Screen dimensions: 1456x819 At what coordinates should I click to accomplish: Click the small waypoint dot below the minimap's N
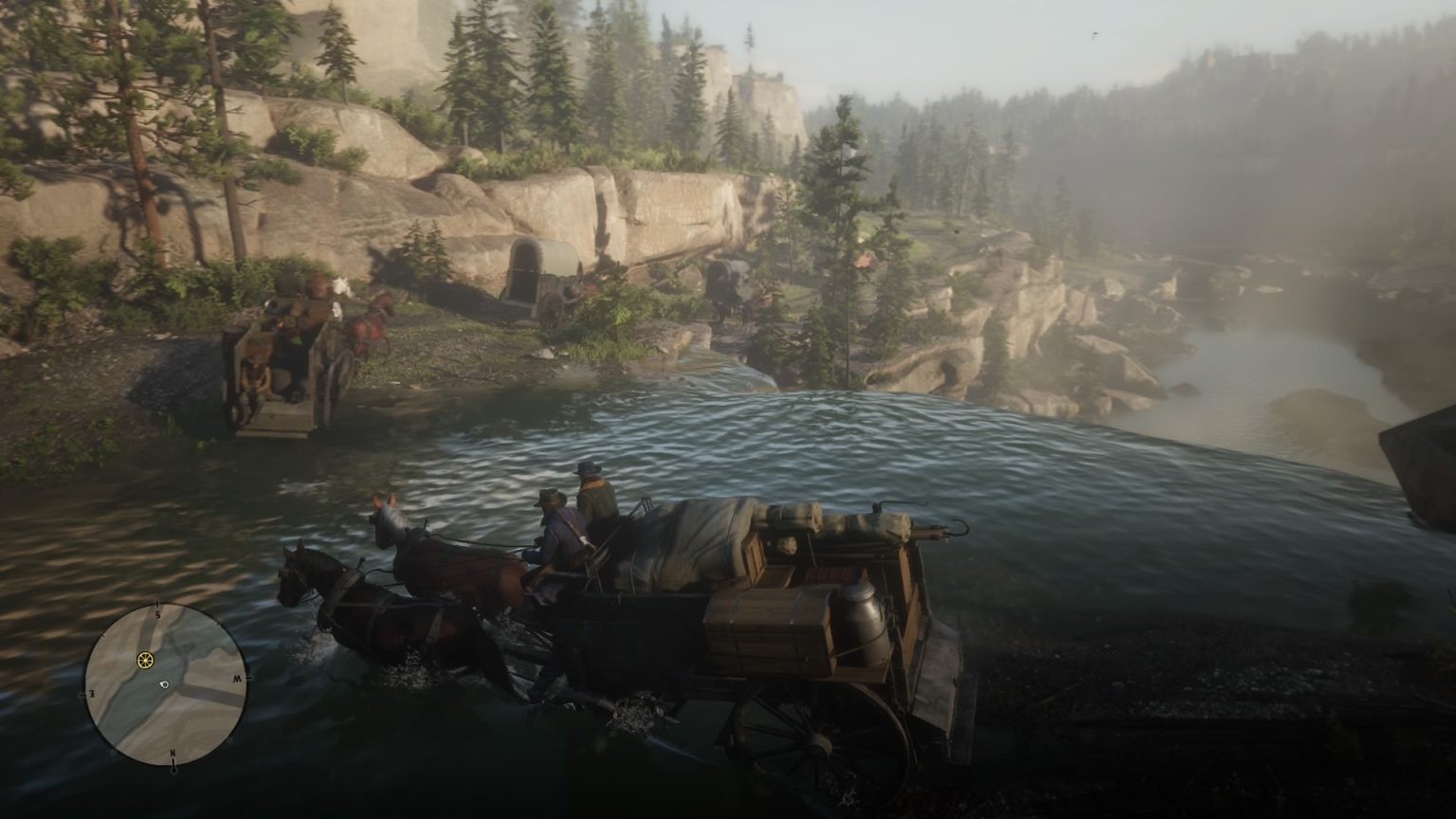pos(174,771)
